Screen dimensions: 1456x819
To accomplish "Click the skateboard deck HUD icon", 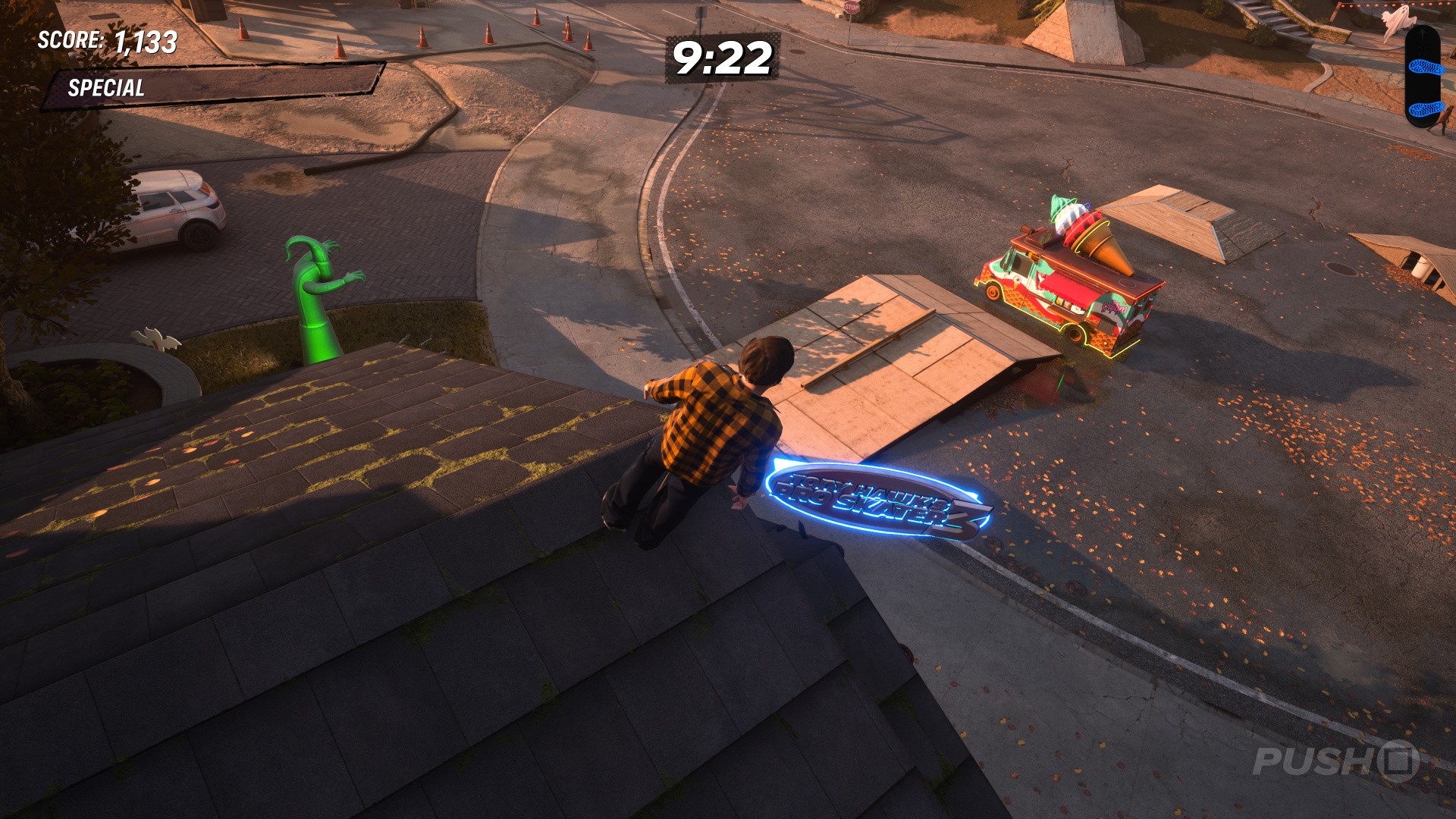I will click(1421, 77).
